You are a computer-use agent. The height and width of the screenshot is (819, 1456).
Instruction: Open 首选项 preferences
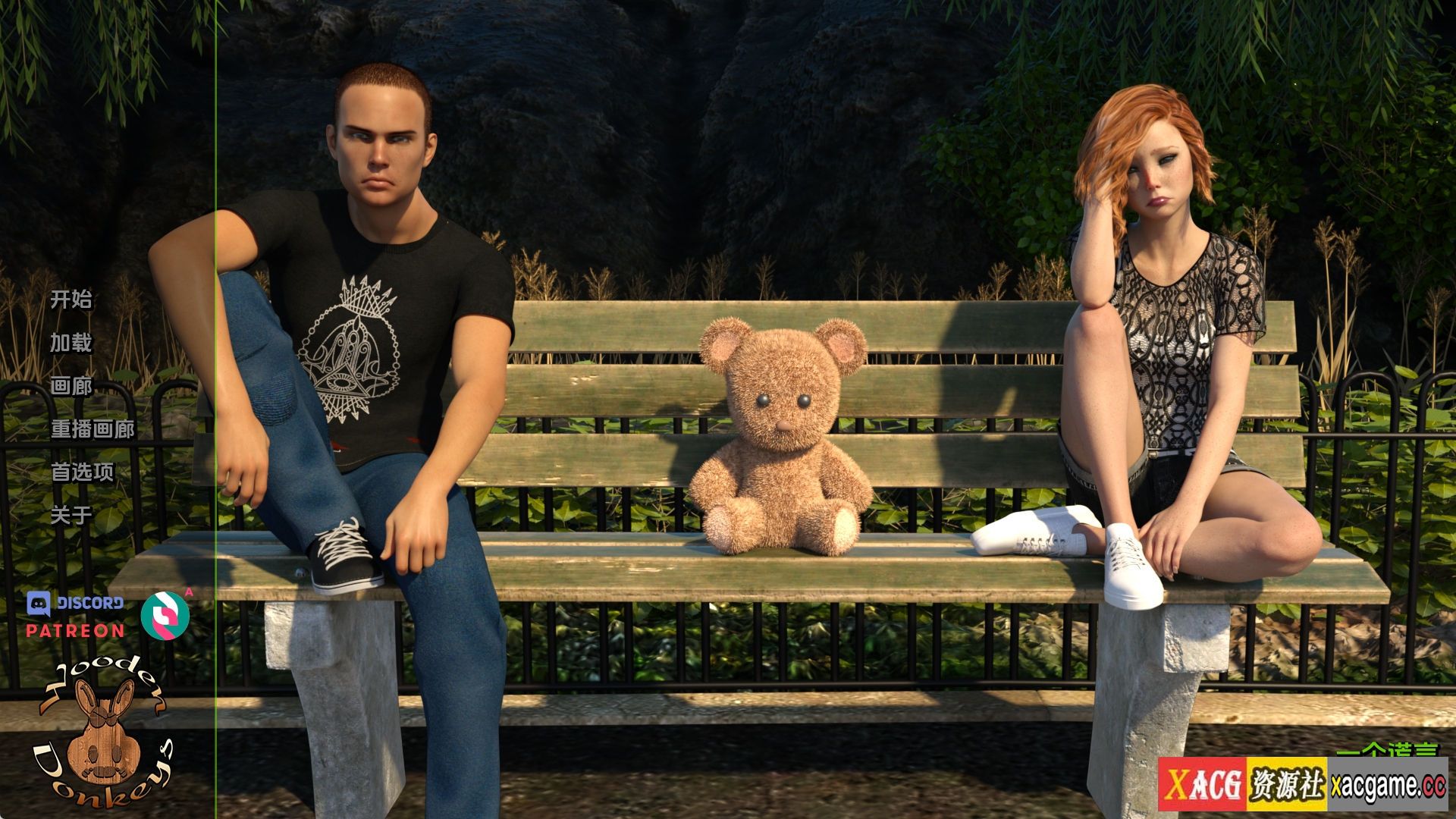click(x=82, y=472)
